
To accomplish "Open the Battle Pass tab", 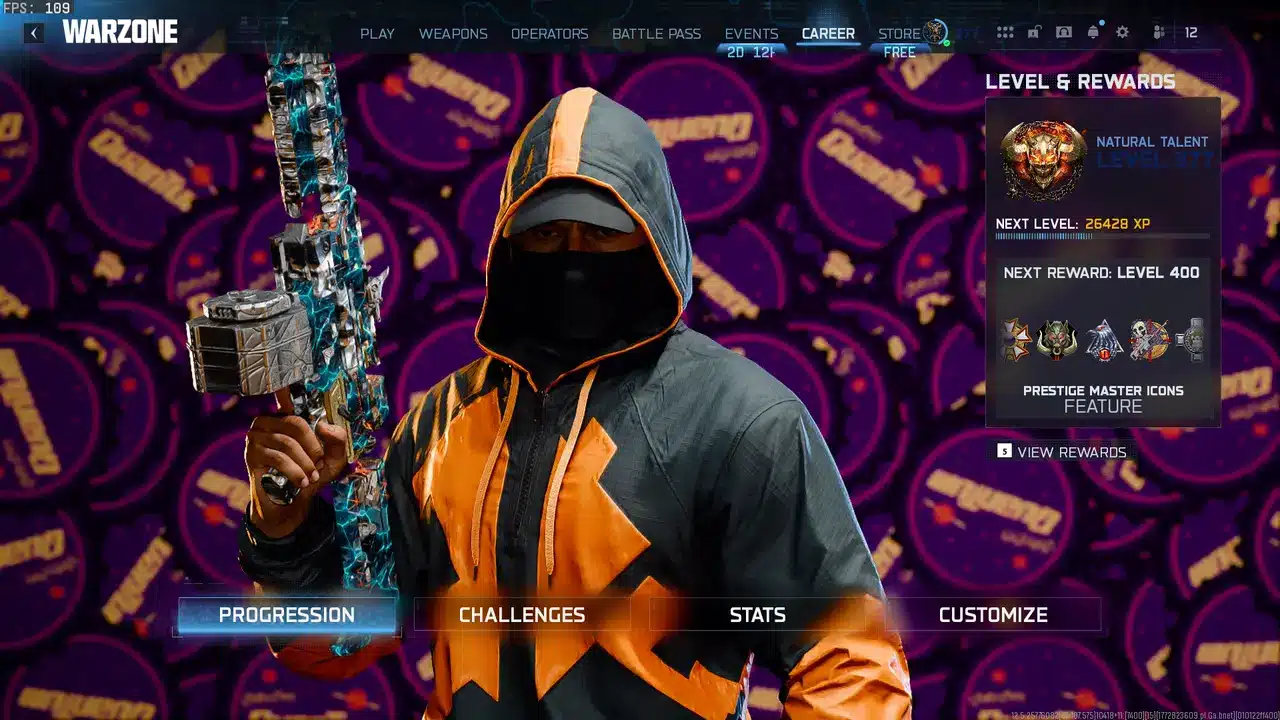I will pyautogui.click(x=656, y=34).
